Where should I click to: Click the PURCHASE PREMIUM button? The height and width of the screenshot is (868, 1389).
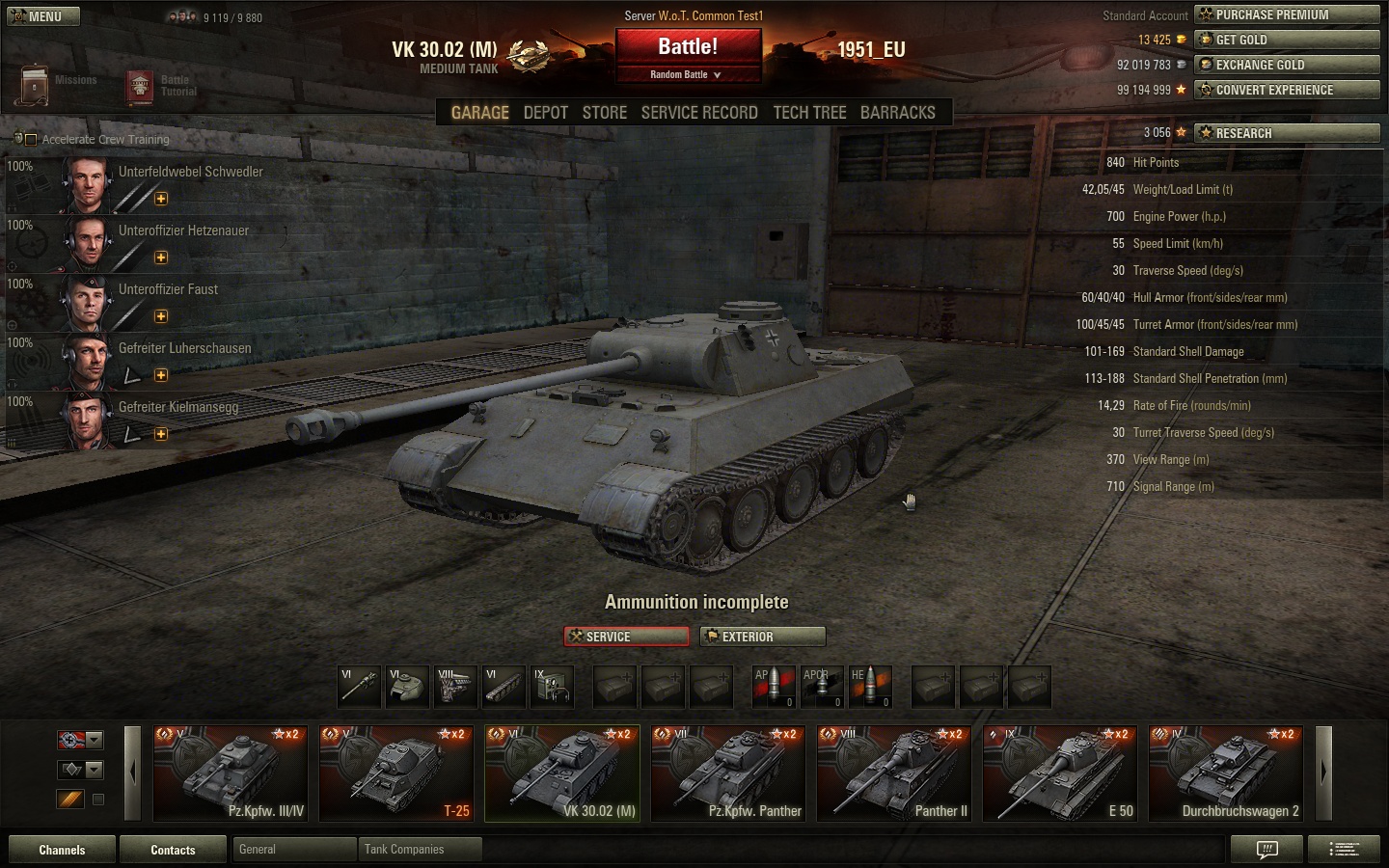tap(1287, 14)
